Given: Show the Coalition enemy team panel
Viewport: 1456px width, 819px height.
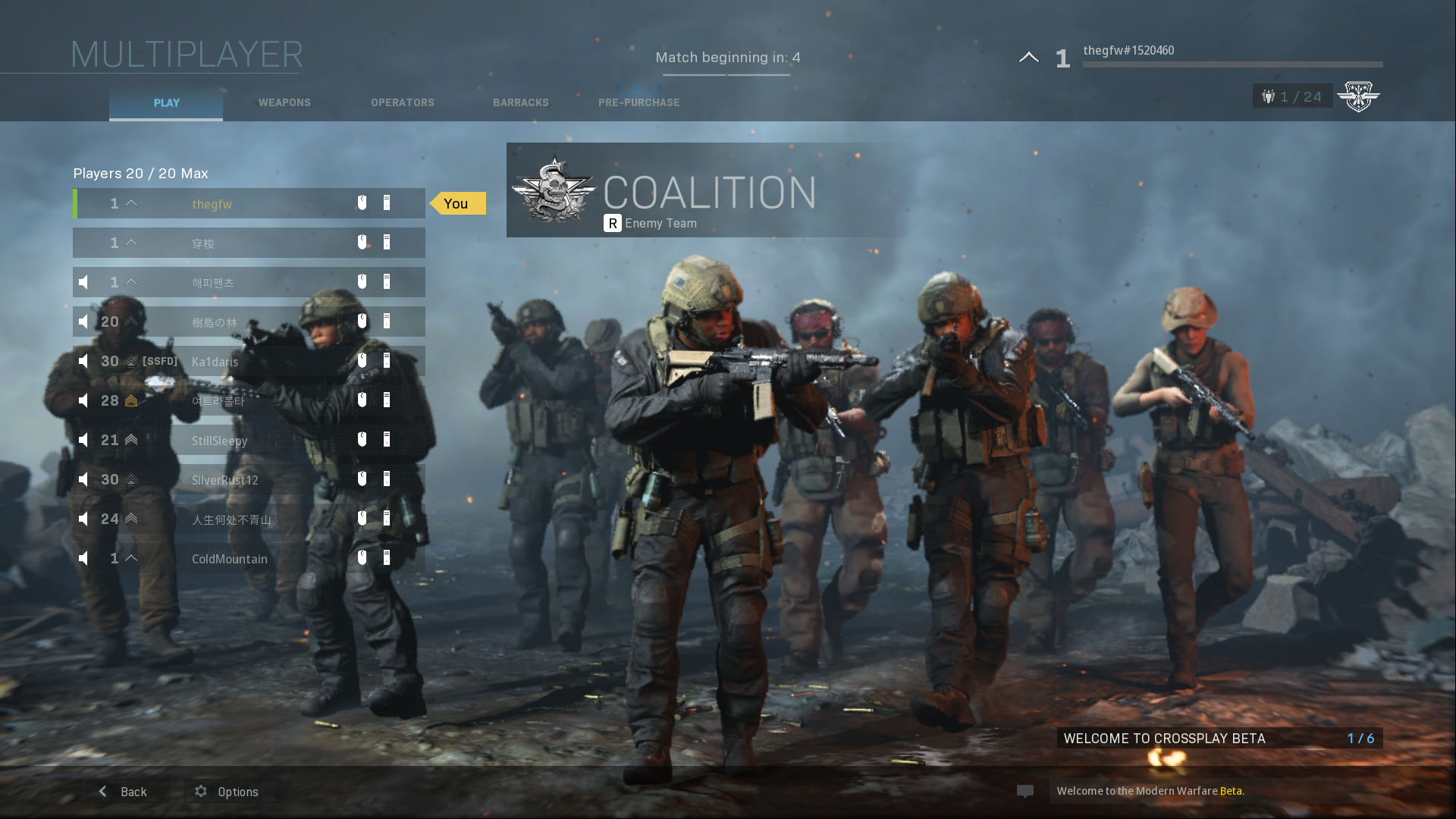Looking at the screenshot, I should coord(705,190).
